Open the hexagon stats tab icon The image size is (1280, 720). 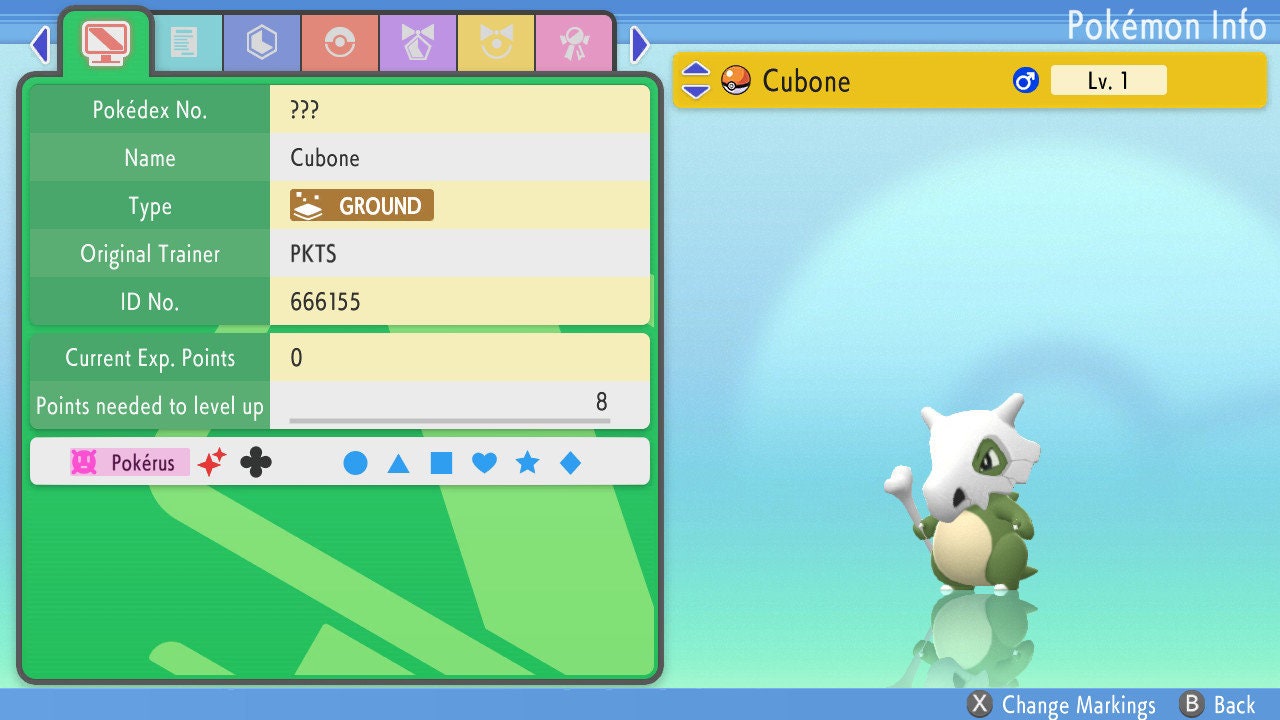pos(261,42)
